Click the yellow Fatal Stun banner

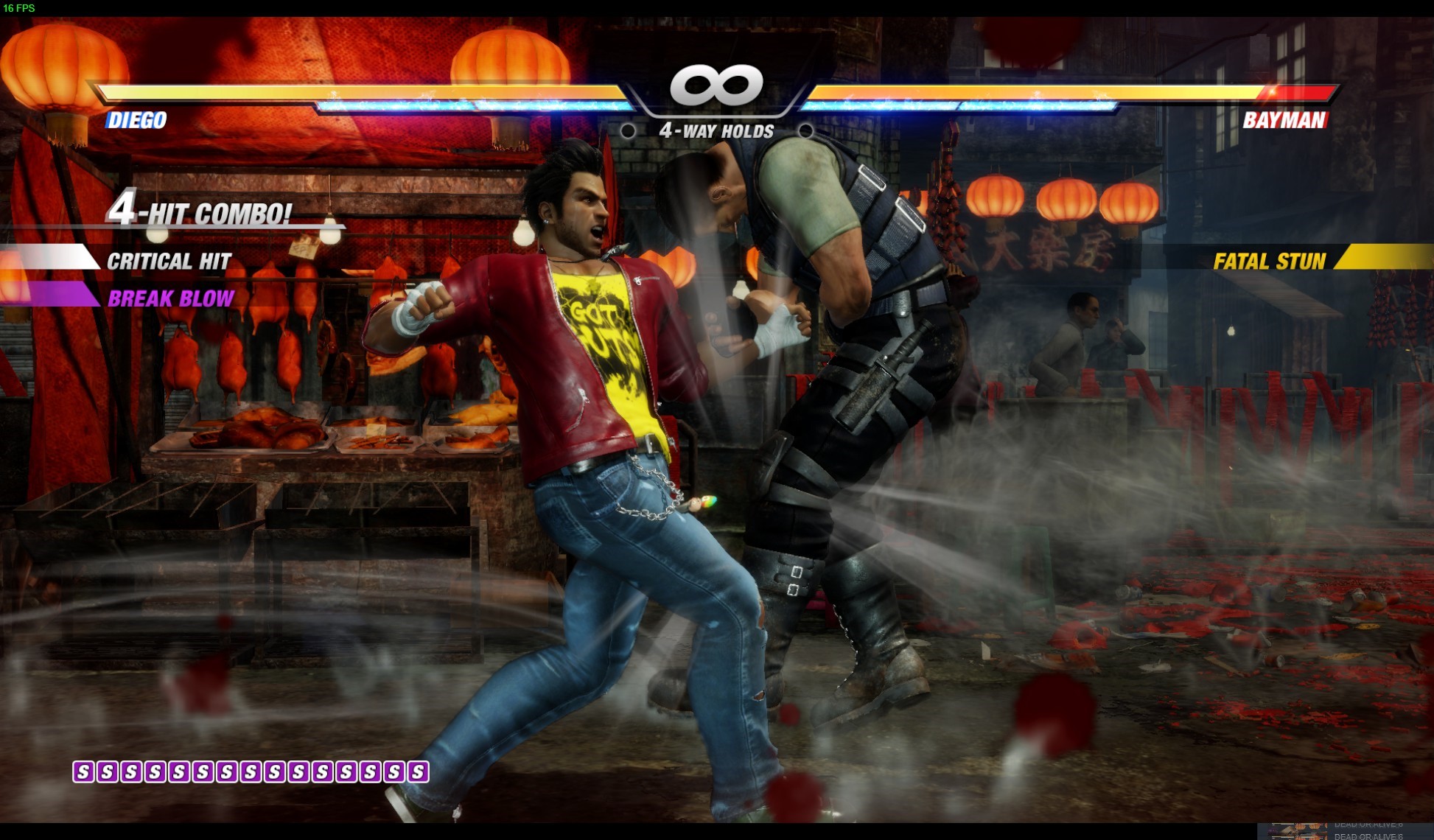click(x=1270, y=261)
